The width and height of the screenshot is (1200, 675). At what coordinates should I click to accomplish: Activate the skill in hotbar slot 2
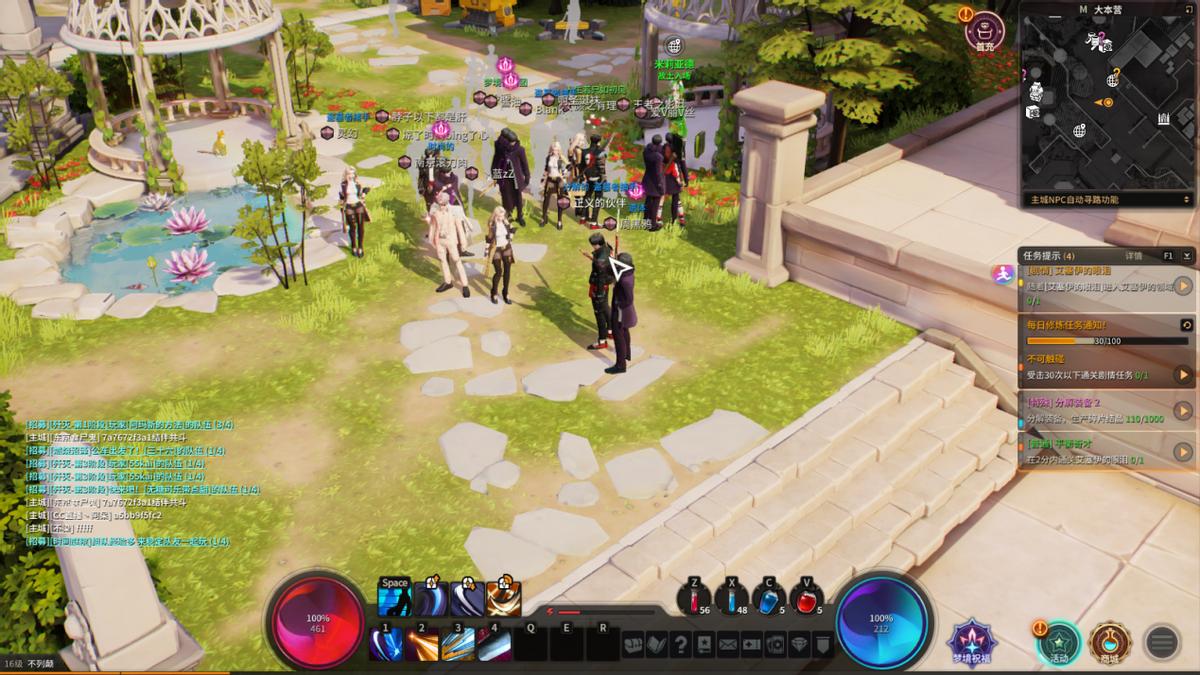pos(422,644)
